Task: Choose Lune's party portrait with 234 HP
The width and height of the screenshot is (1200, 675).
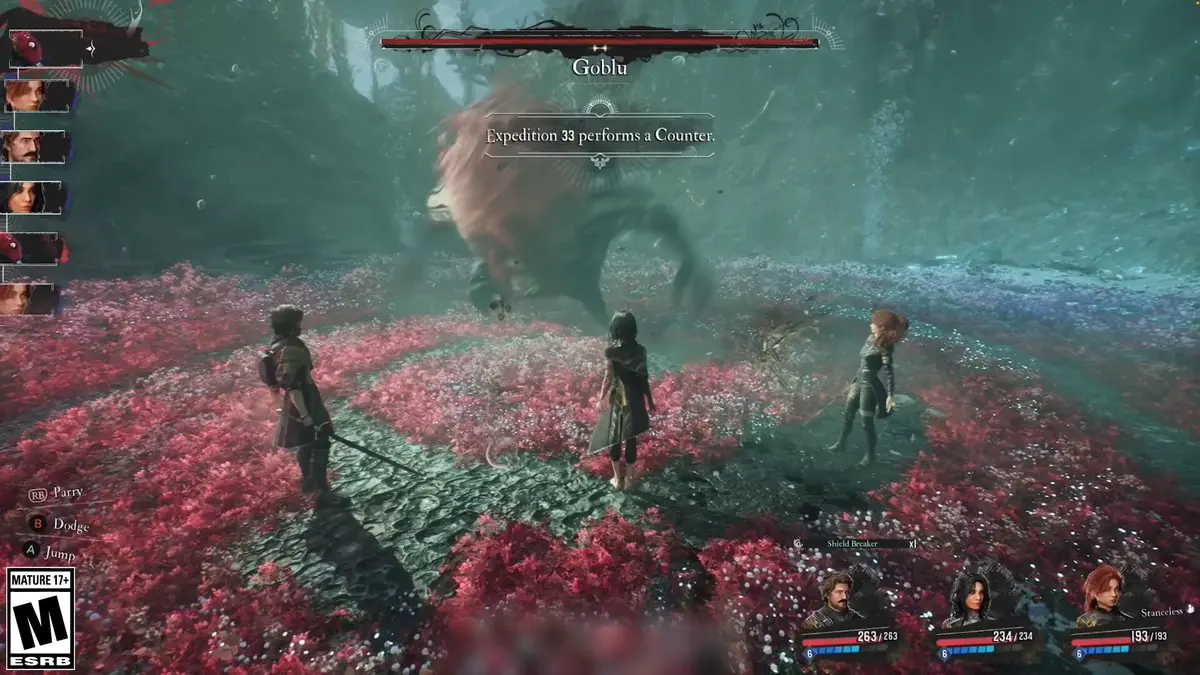Action: pyautogui.click(x=968, y=598)
